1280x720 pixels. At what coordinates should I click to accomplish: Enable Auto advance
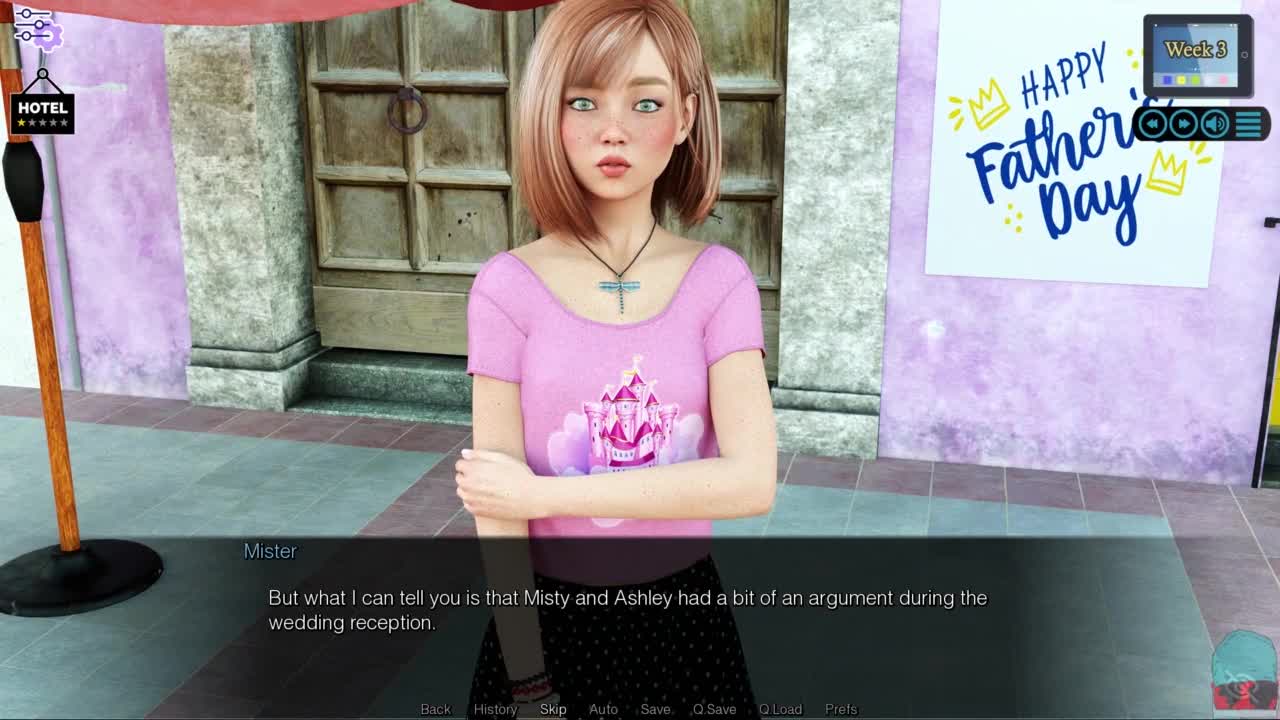point(603,709)
